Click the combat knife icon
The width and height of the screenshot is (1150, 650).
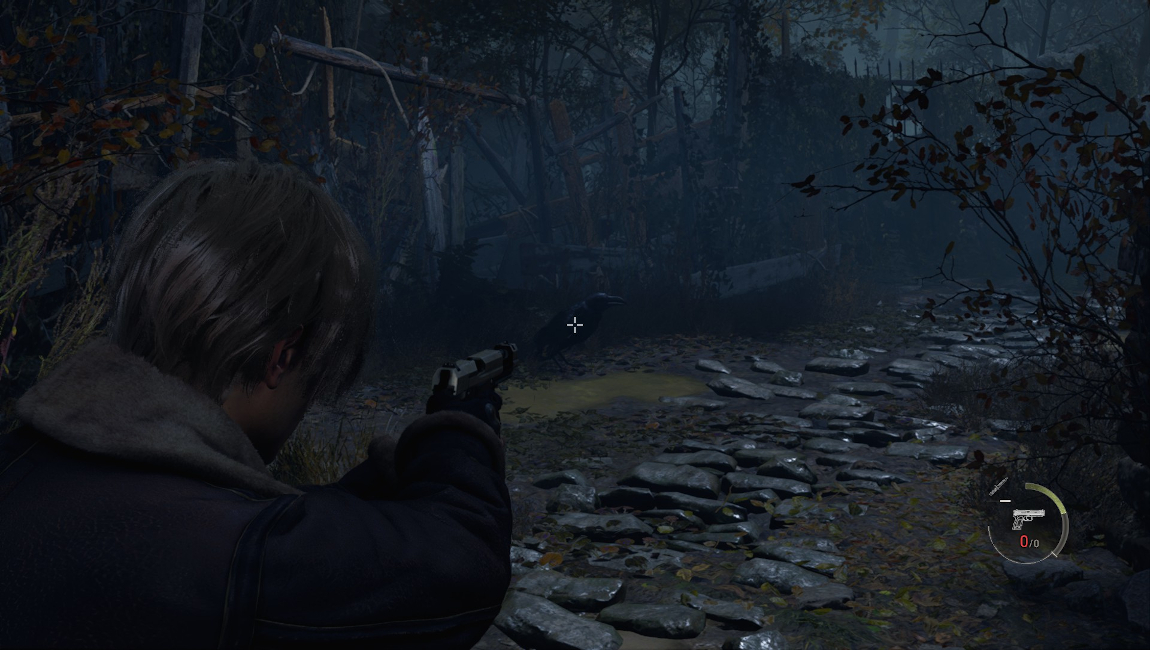coord(998,487)
